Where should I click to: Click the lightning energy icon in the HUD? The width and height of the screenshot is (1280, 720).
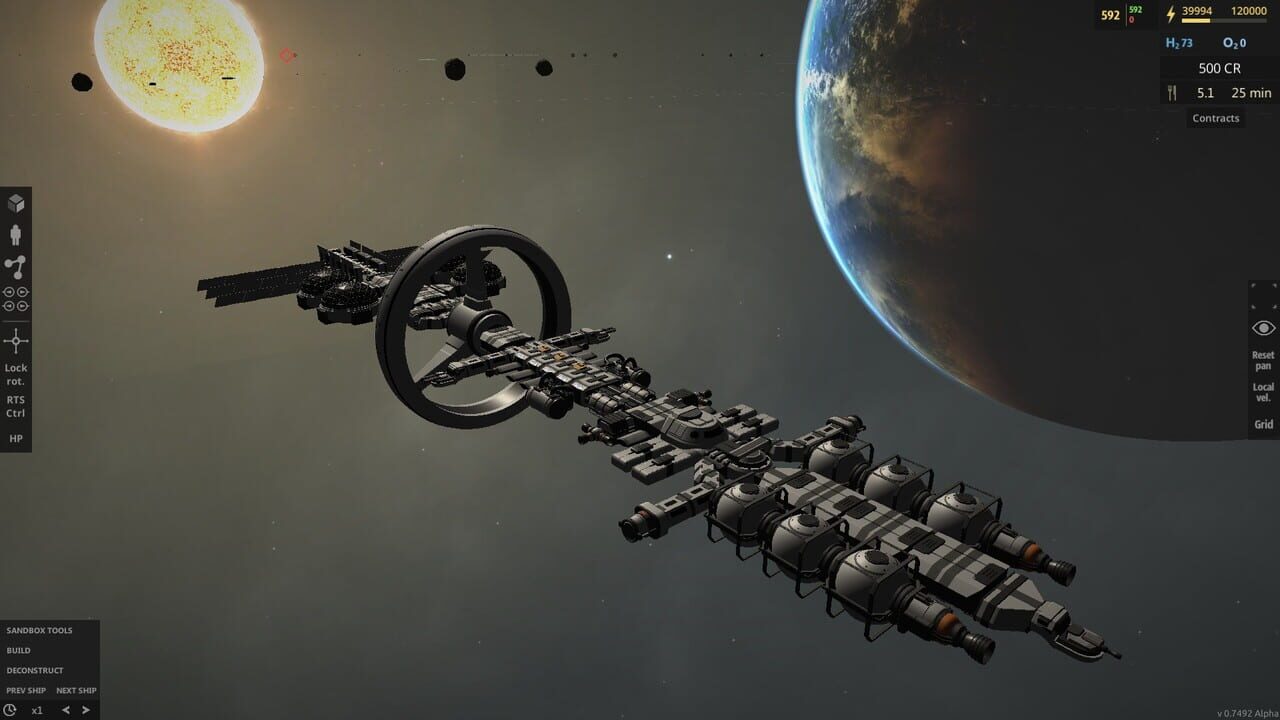(1170, 13)
